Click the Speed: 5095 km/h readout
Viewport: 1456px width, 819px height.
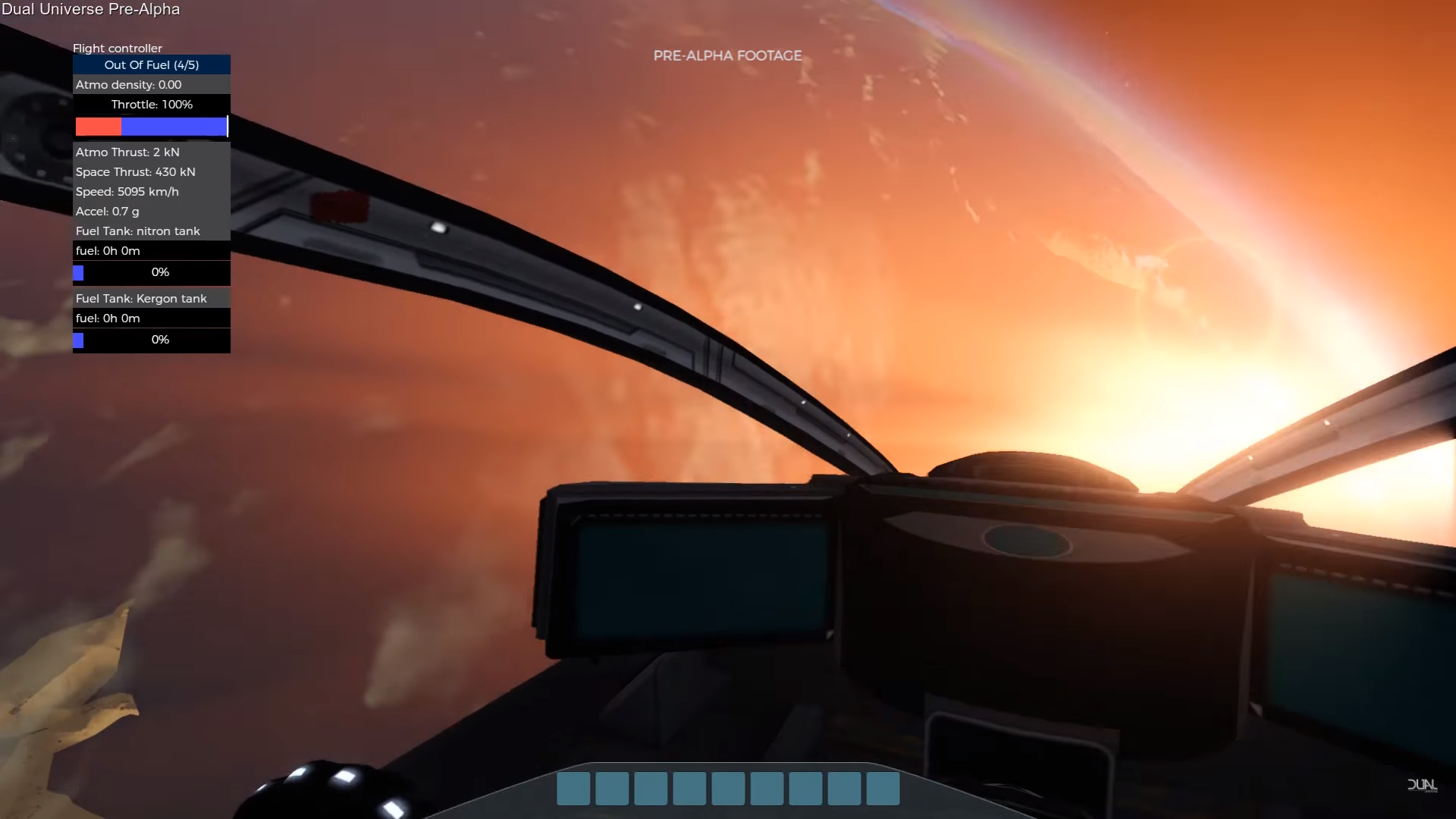(x=127, y=191)
